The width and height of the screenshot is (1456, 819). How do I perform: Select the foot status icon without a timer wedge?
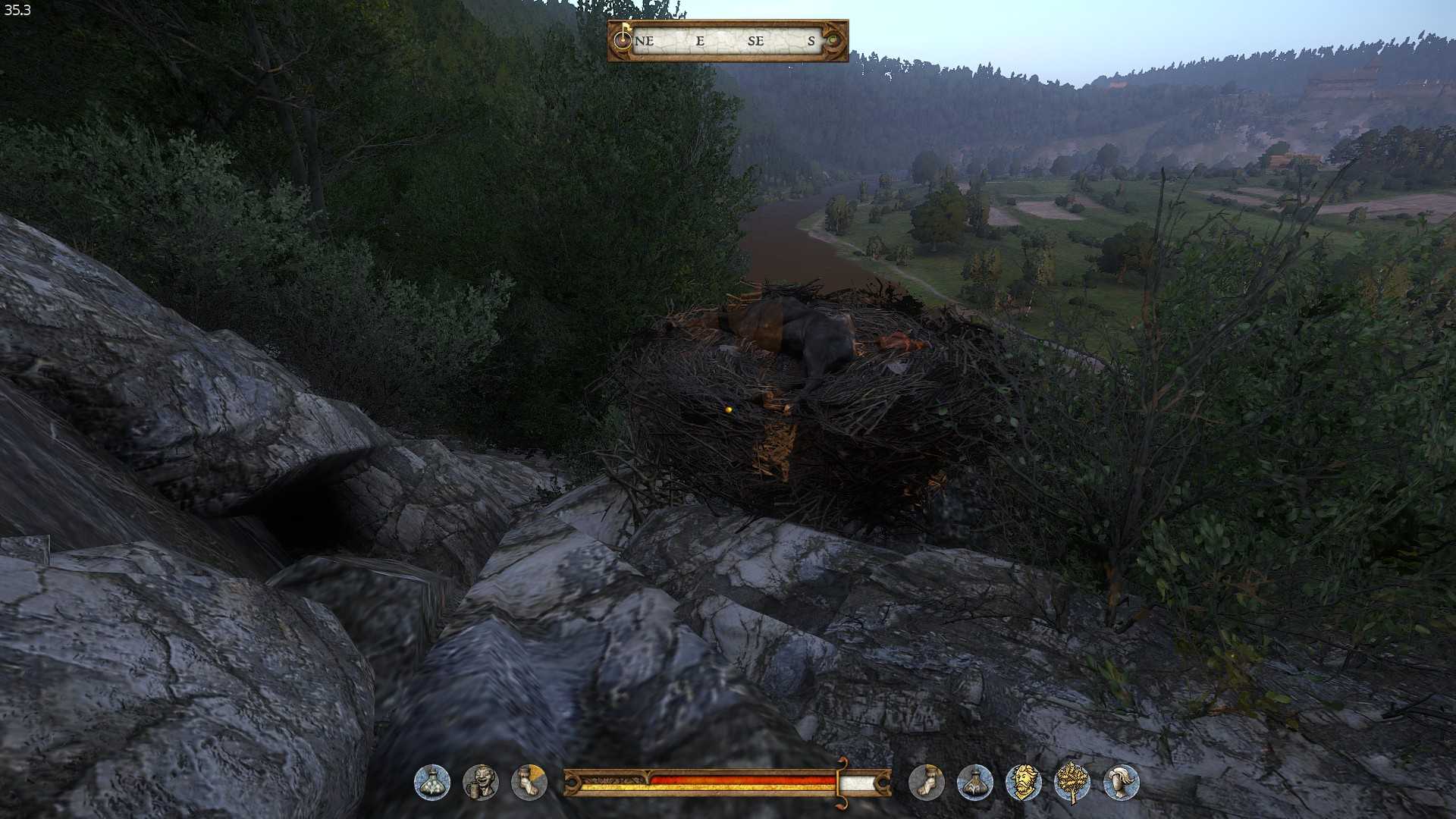(x=926, y=783)
